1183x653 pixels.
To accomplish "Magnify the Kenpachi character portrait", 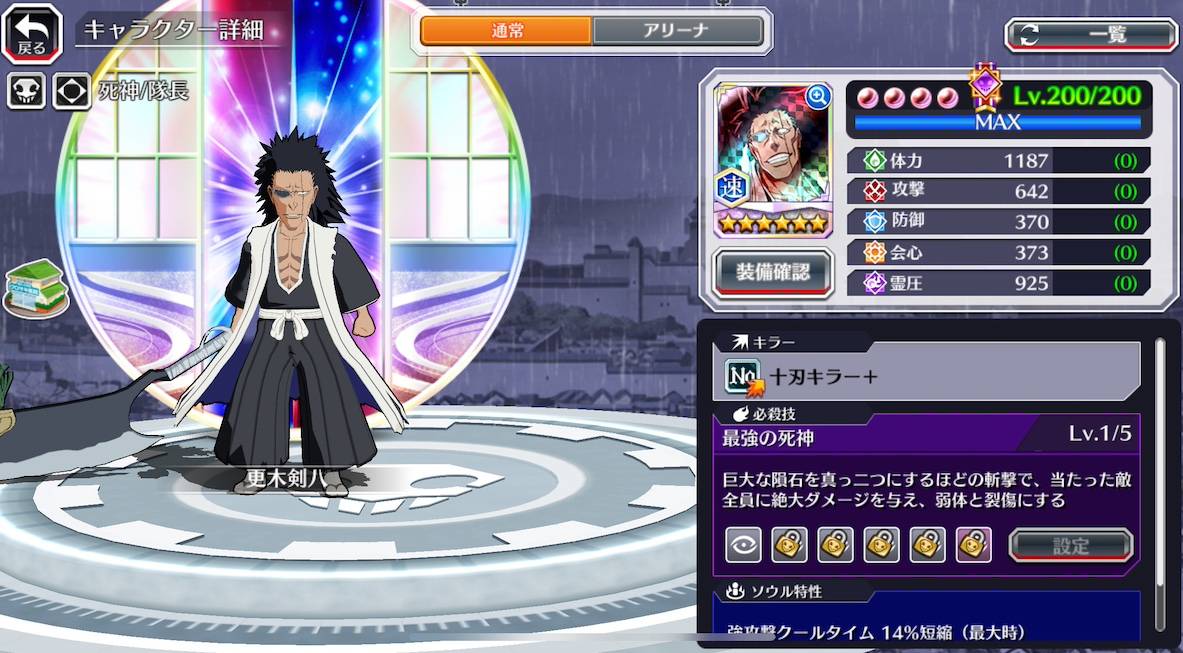I will tap(818, 96).
